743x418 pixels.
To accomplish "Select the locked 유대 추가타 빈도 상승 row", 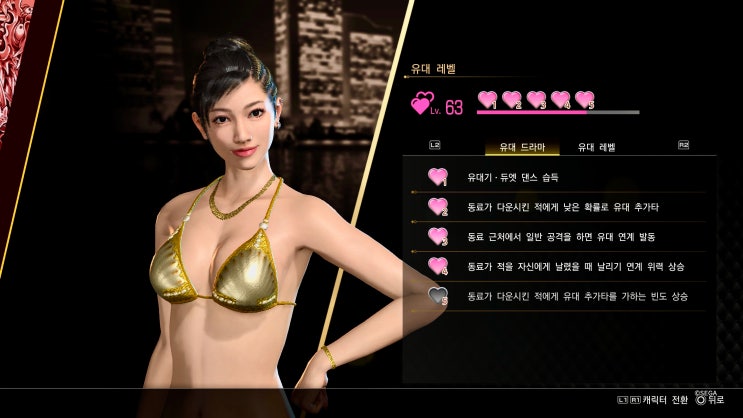I will 560,297.
